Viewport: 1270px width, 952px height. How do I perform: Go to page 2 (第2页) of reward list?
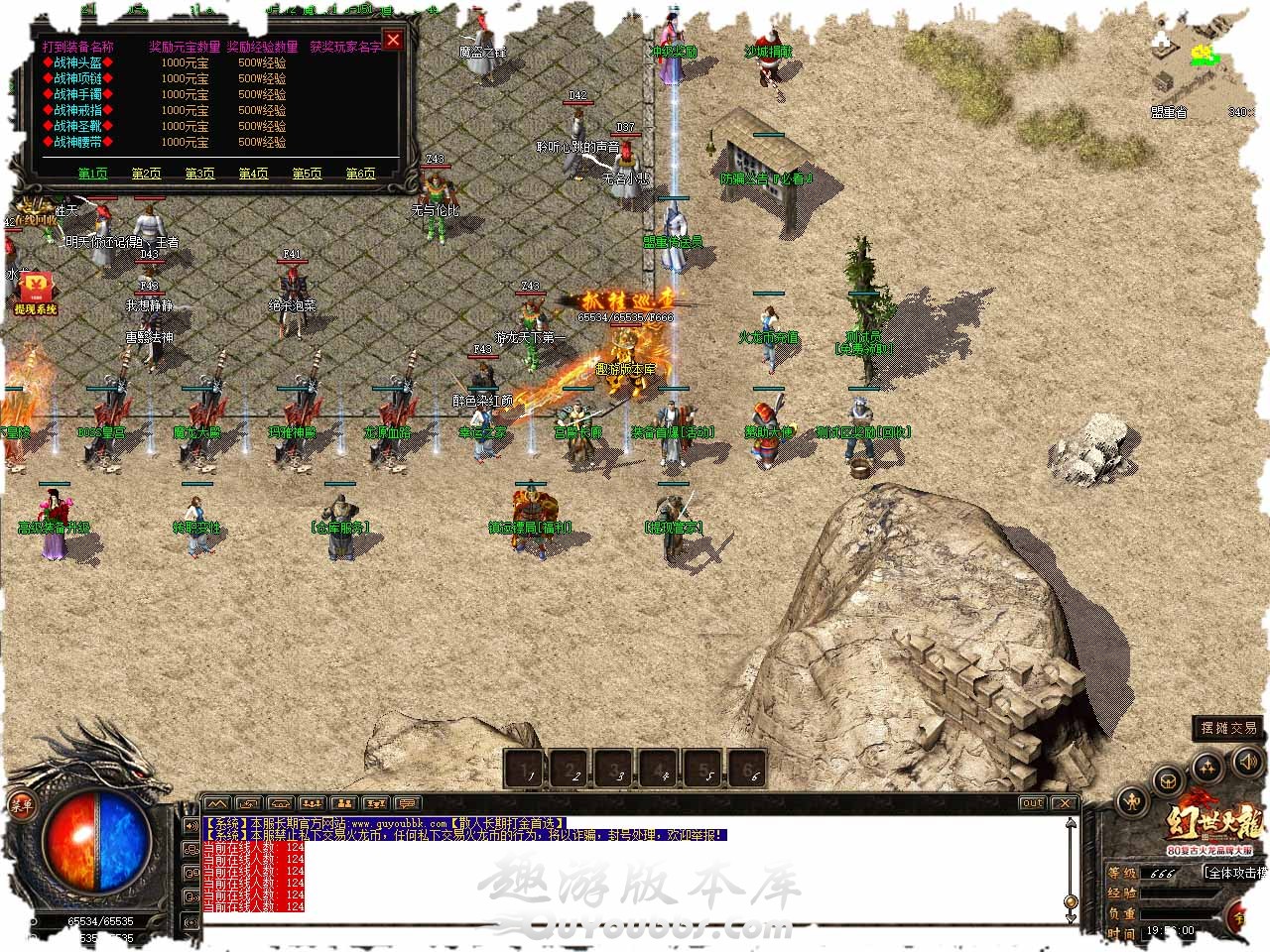(146, 174)
